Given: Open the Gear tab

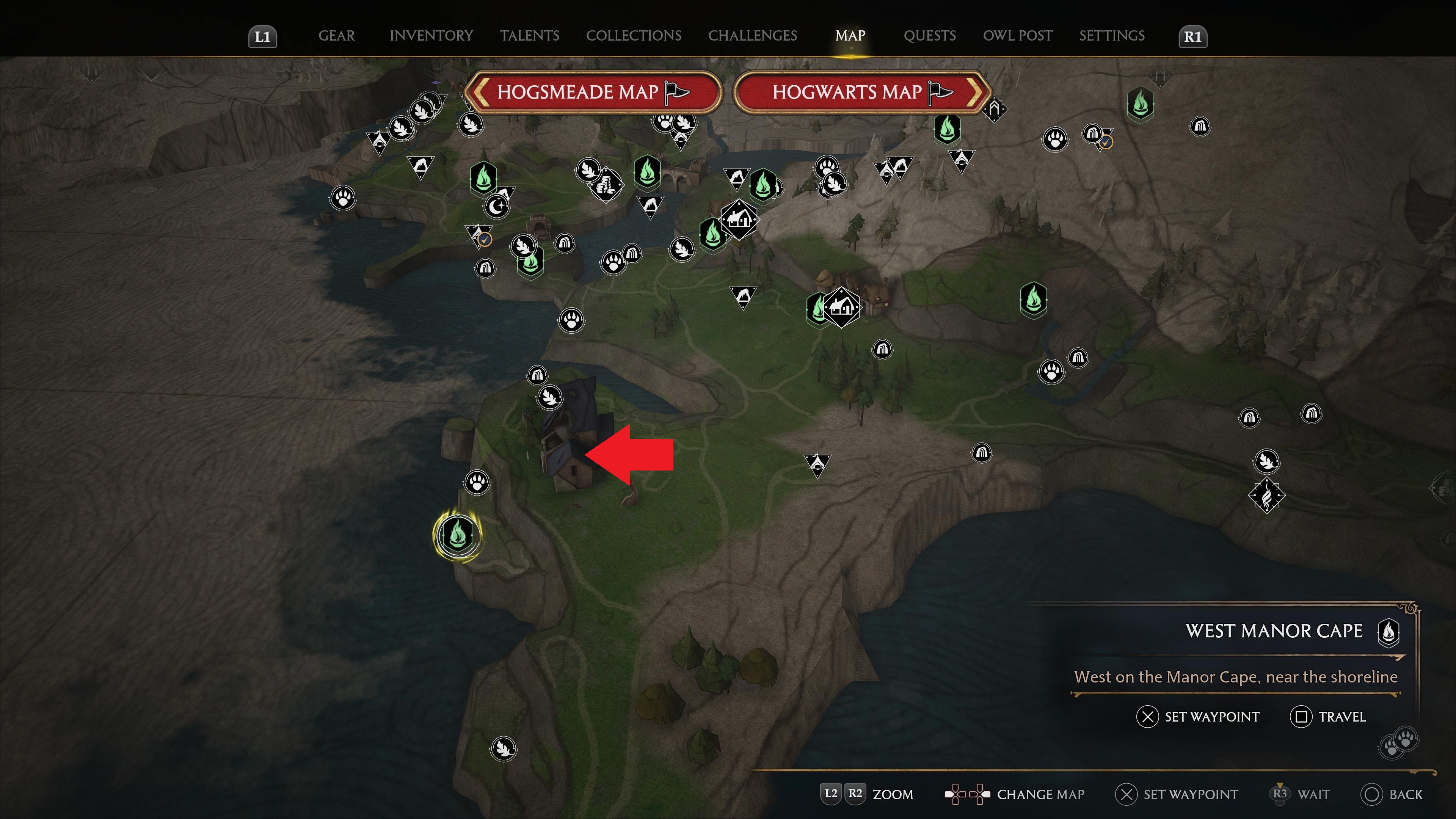Looking at the screenshot, I should click(x=336, y=36).
